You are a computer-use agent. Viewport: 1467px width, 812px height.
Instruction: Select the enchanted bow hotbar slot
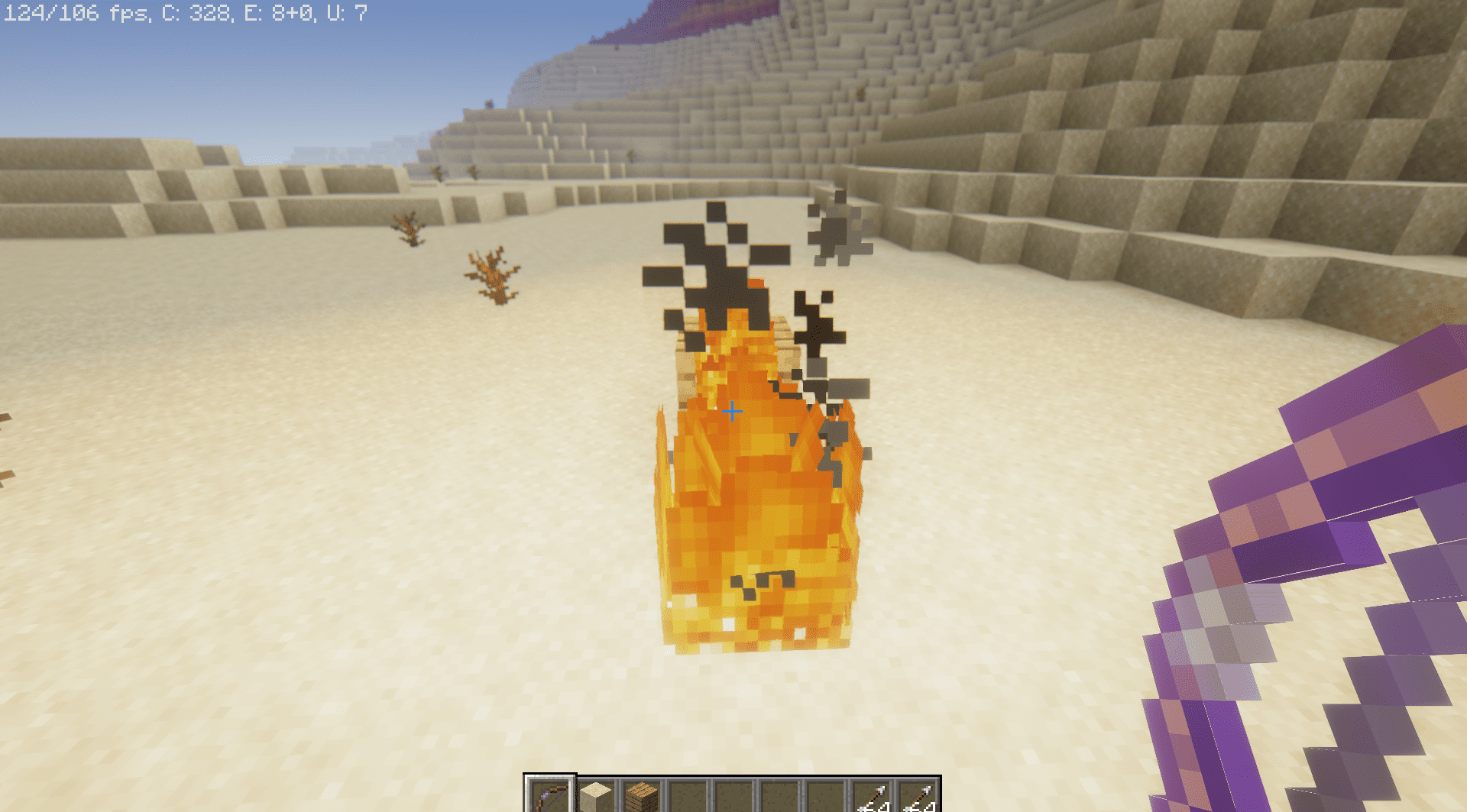coord(550,797)
